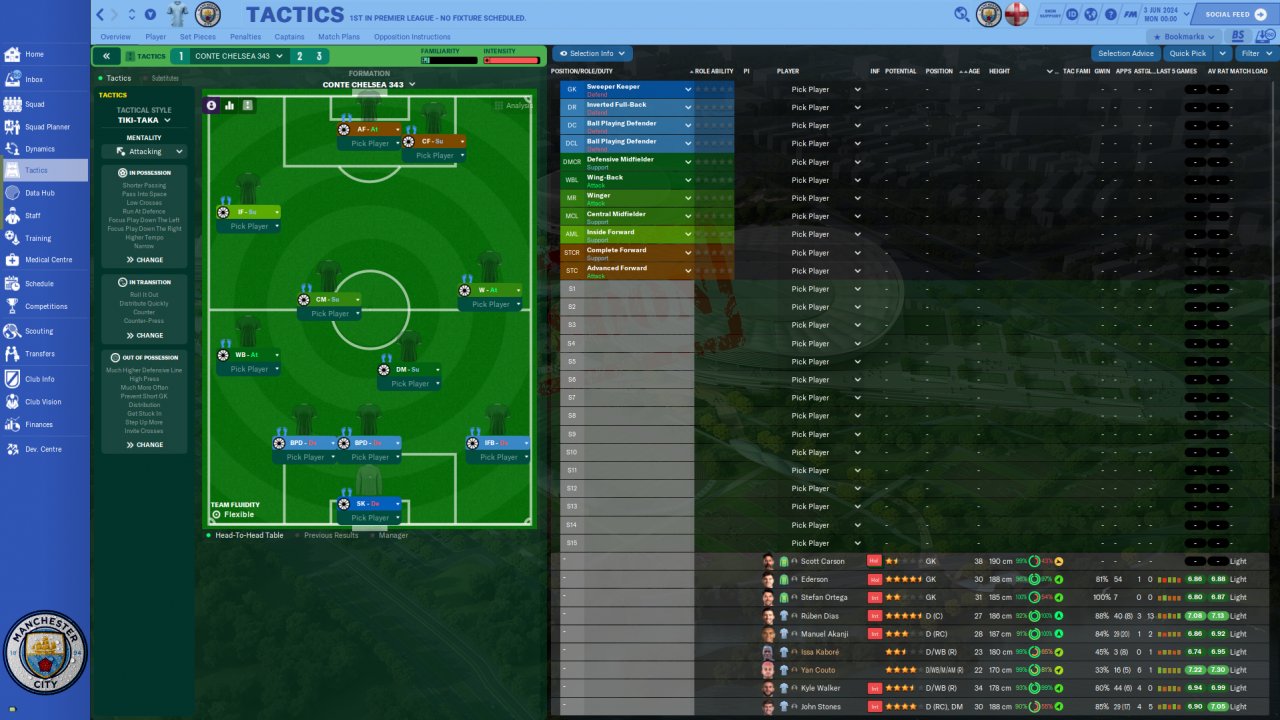Go to the Squad Planner screen
Viewport: 1280px width, 720px height.
tap(47, 127)
